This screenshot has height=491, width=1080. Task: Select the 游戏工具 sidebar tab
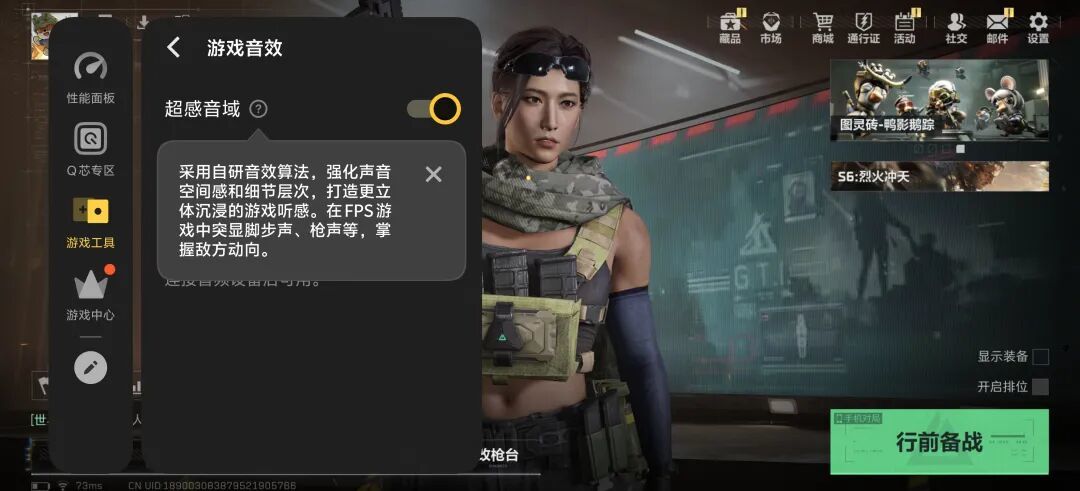(x=90, y=222)
